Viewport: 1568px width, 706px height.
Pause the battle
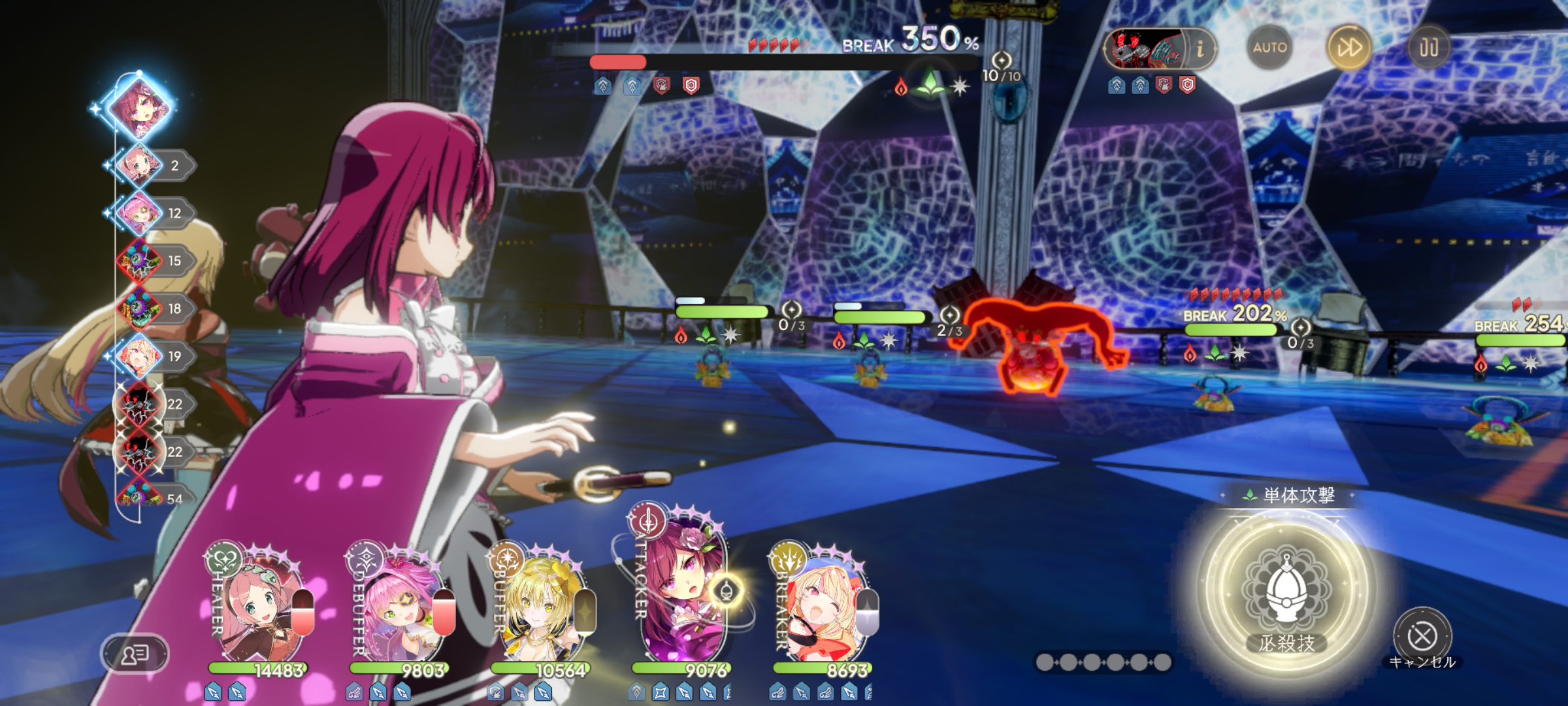1428,48
